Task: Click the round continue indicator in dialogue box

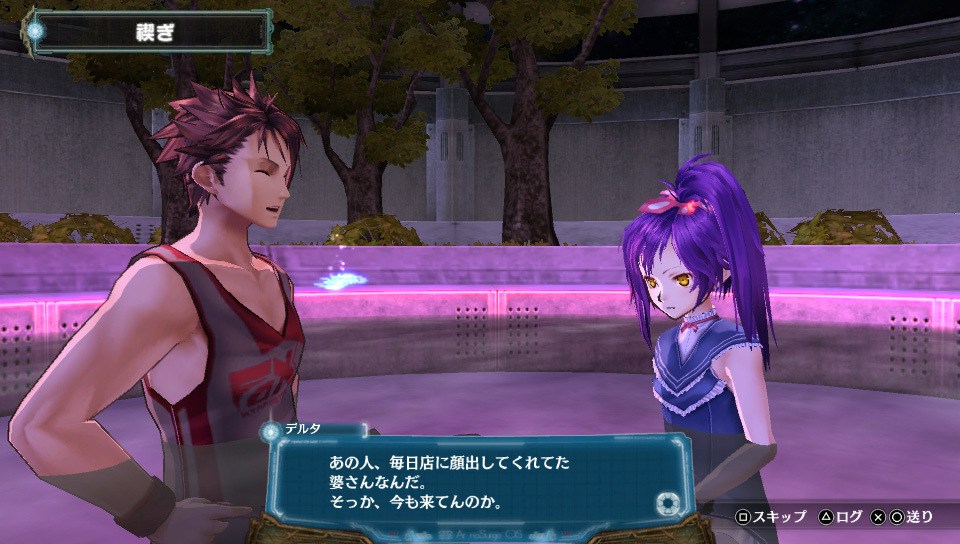Action: pos(667,501)
